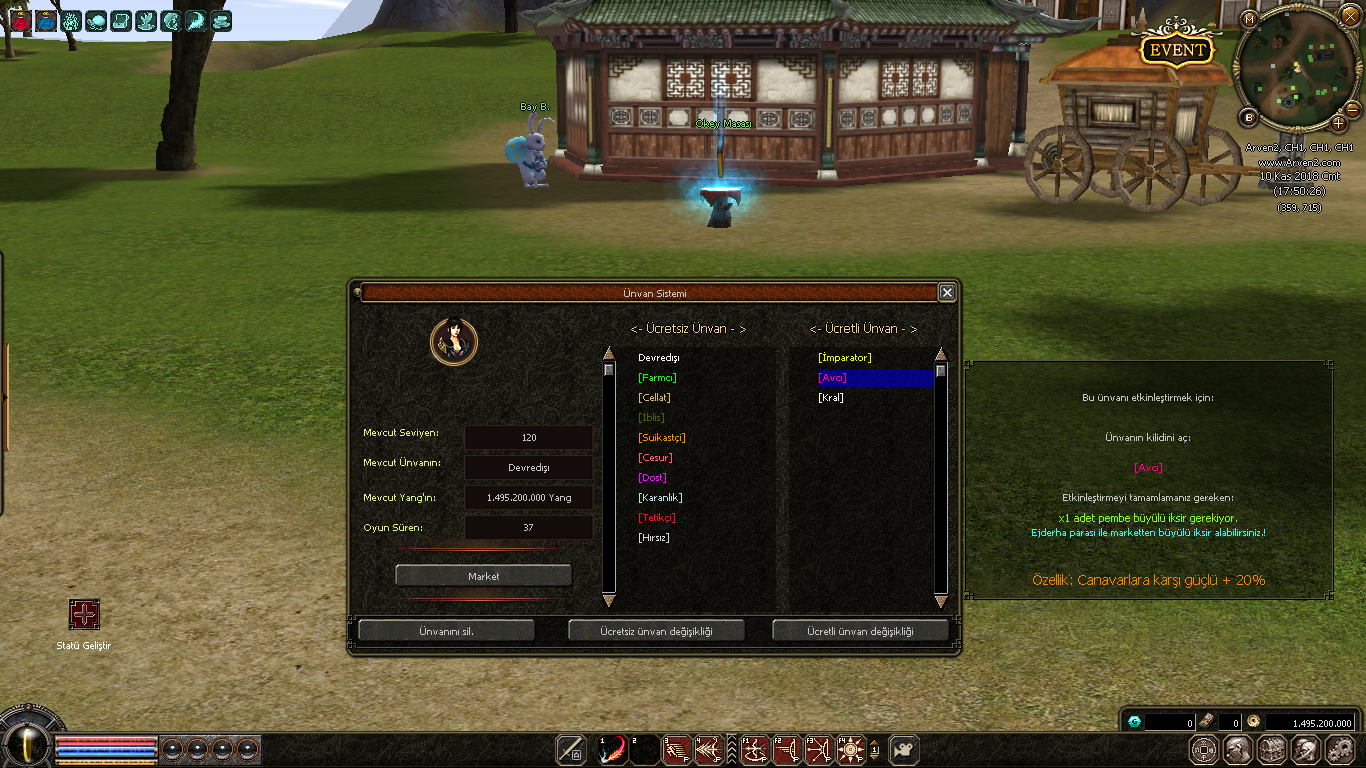
Task: Zoom in the minimap with plus button
Action: [1338, 123]
